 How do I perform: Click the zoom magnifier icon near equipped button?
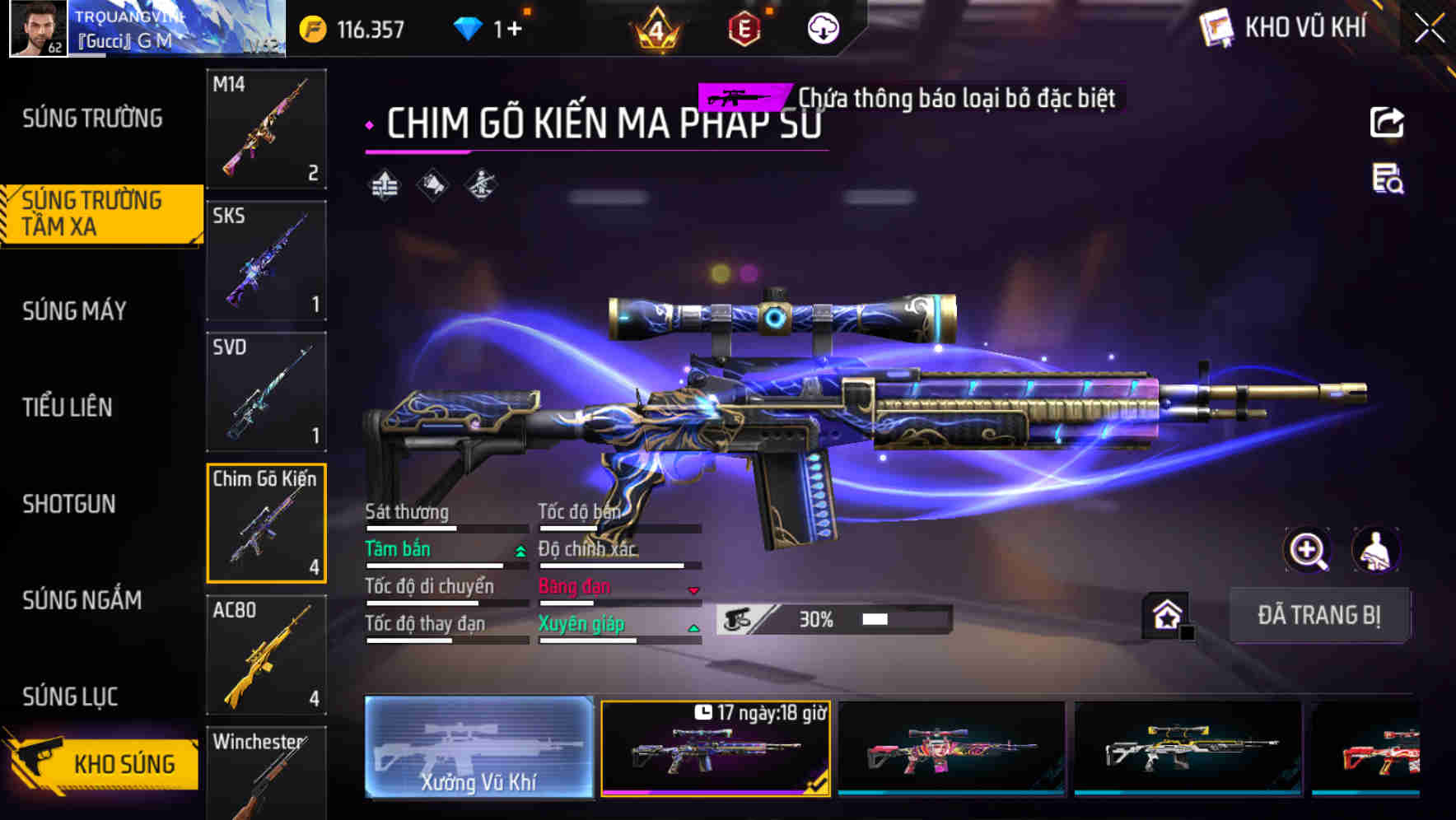pyautogui.click(x=1308, y=550)
